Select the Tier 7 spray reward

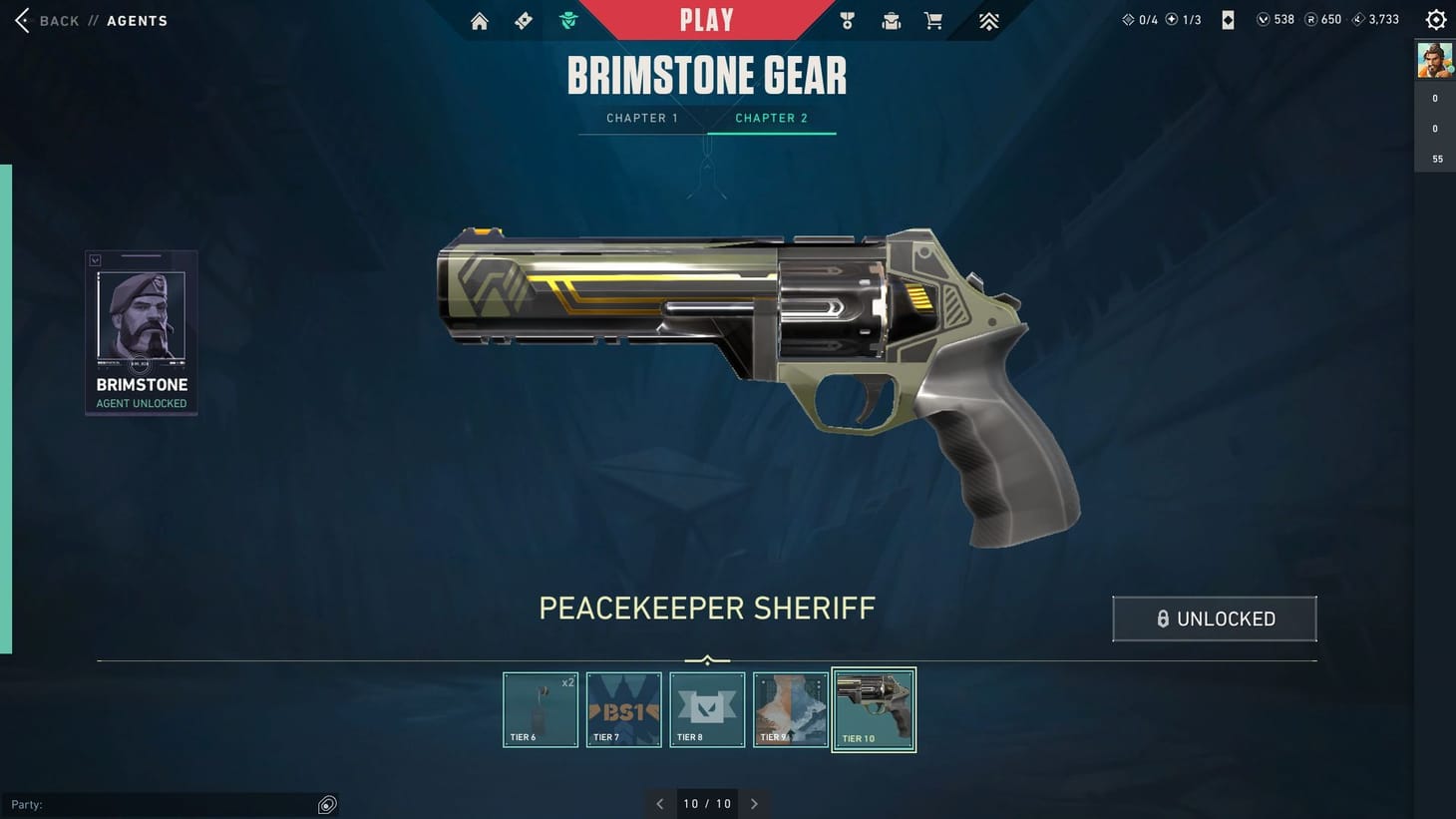(623, 709)
